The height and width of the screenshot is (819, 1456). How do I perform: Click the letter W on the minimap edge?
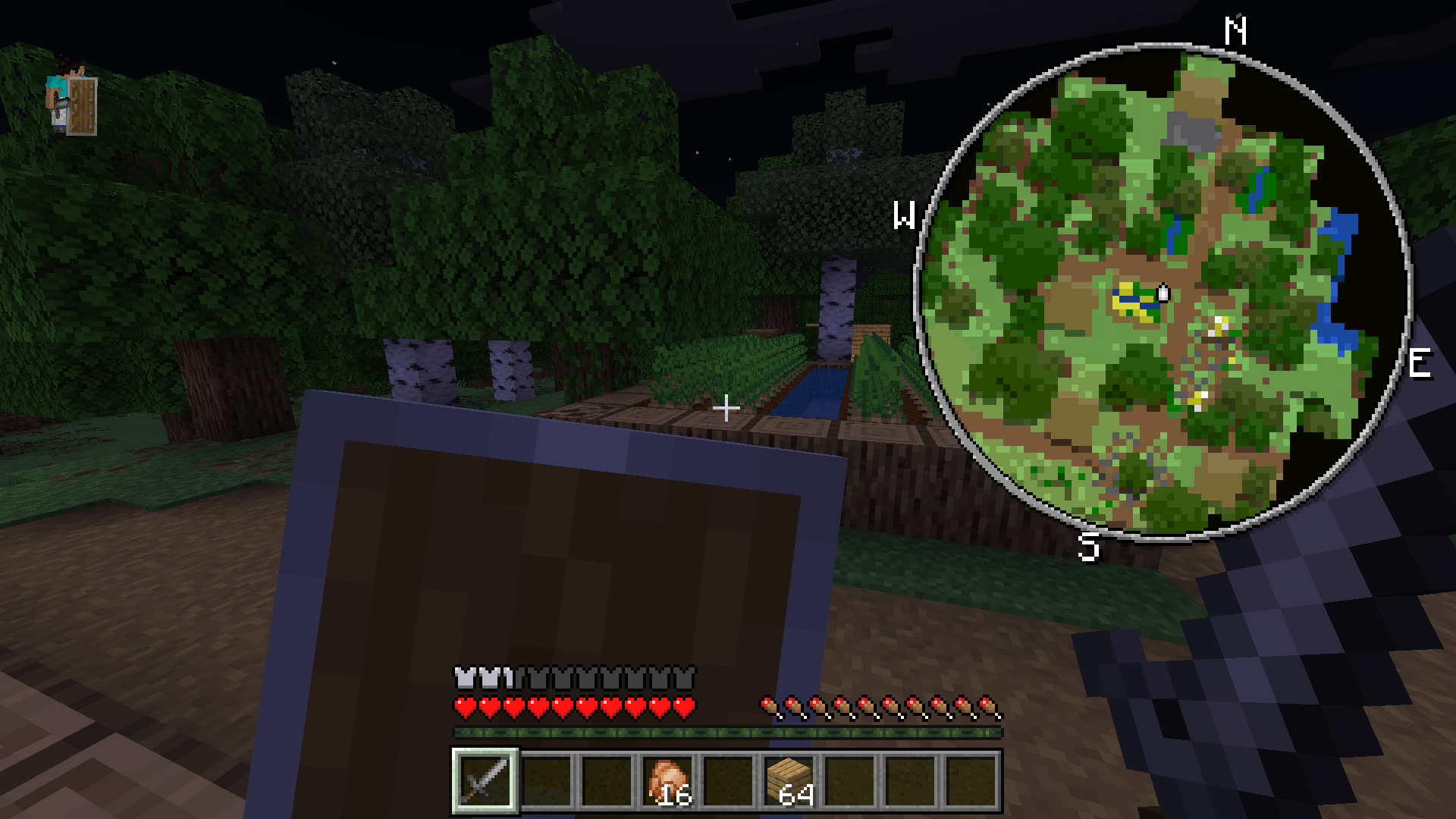click(905, 215)
